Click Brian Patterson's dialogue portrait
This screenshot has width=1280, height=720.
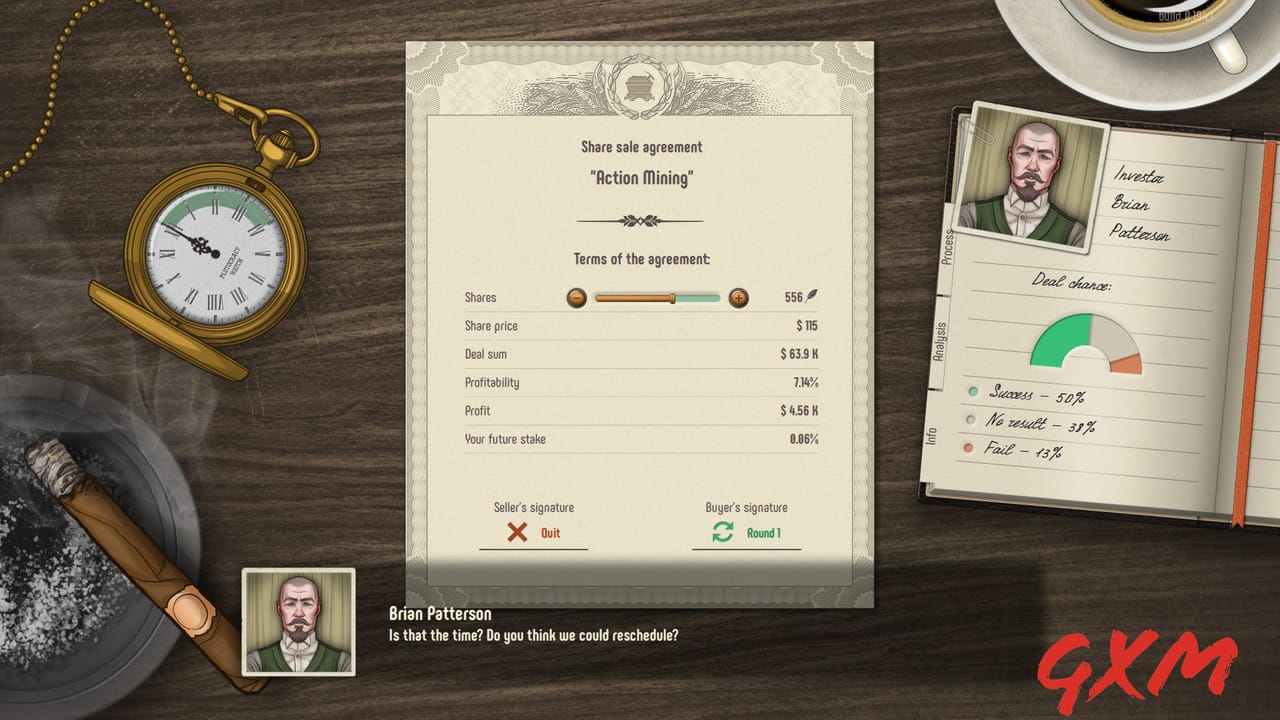299,624
